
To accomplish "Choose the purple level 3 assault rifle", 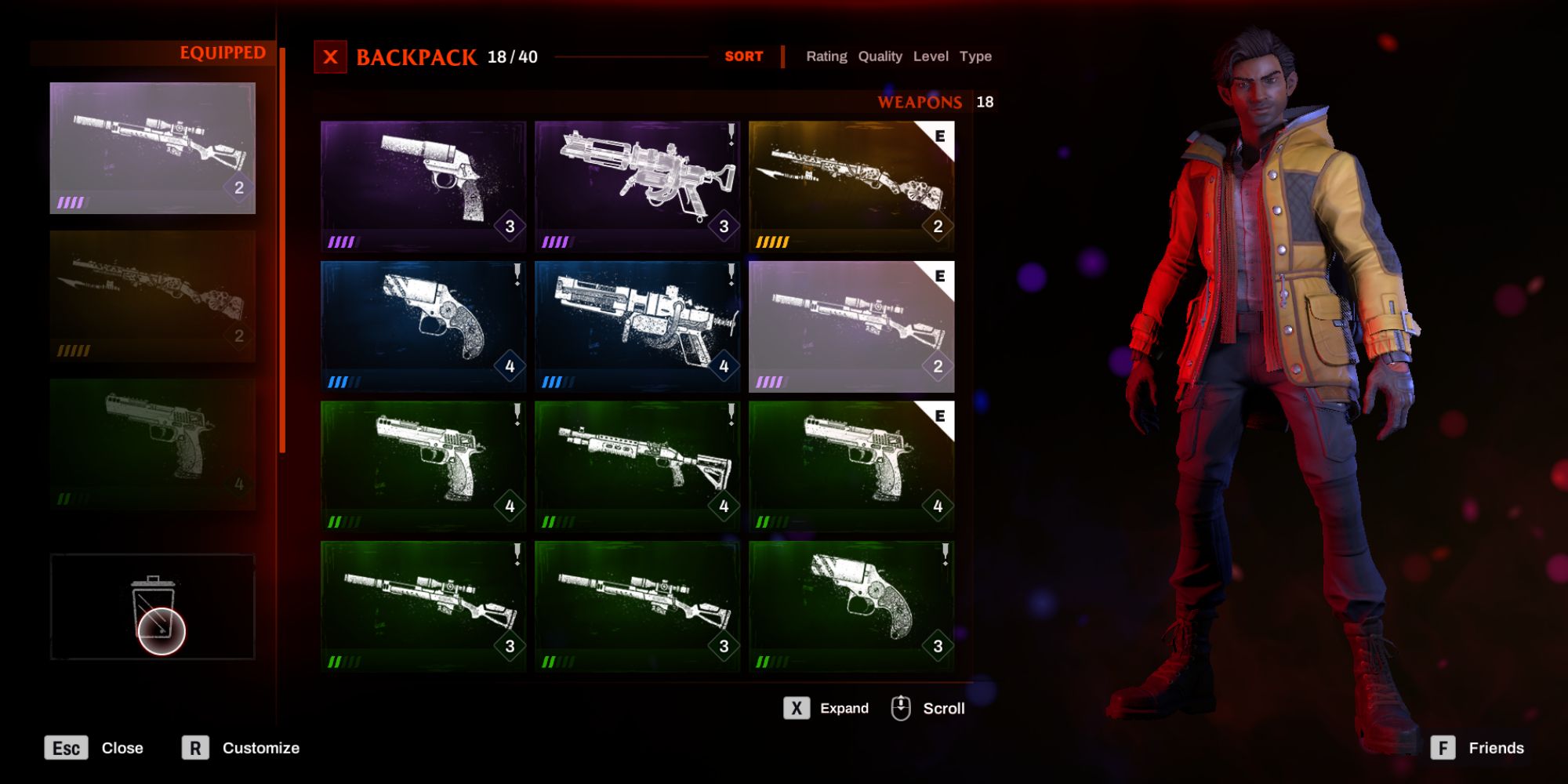I will 637,186.
